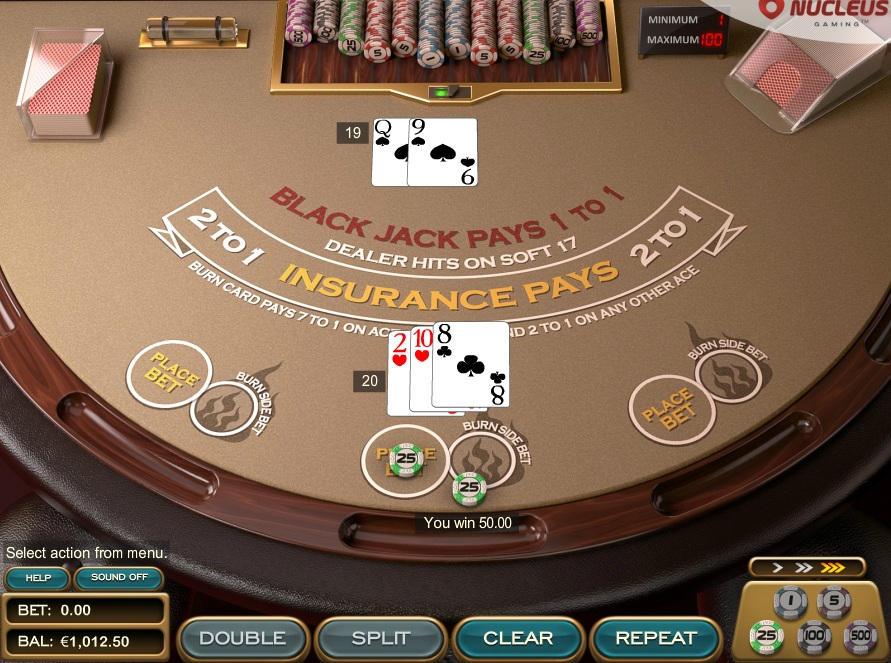891x663 pixels.
Task: Choose the SPLIT action button
Action: click(x=381, y=638)
